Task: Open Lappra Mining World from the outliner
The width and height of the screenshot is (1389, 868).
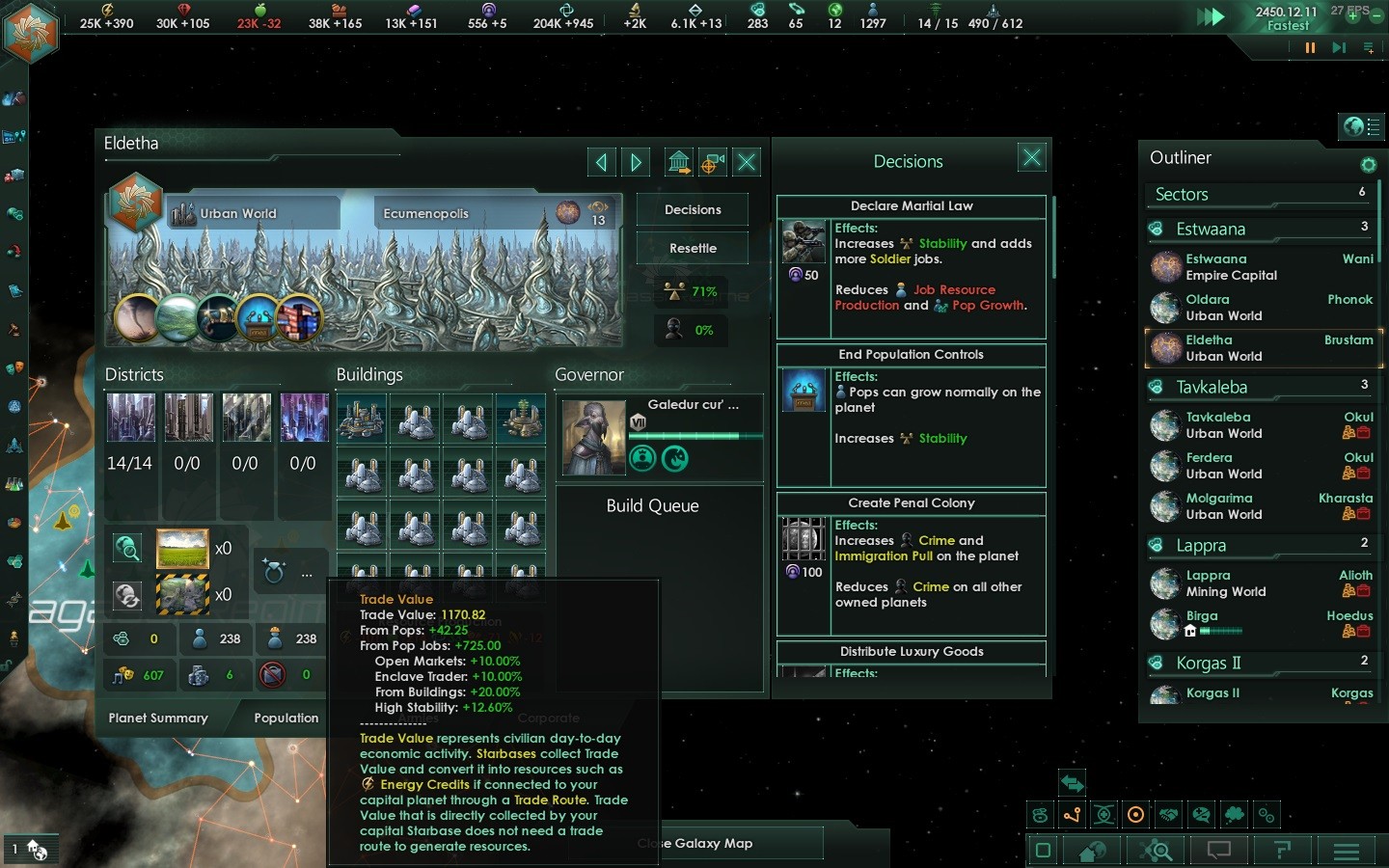Action: tap(1262, 583)
